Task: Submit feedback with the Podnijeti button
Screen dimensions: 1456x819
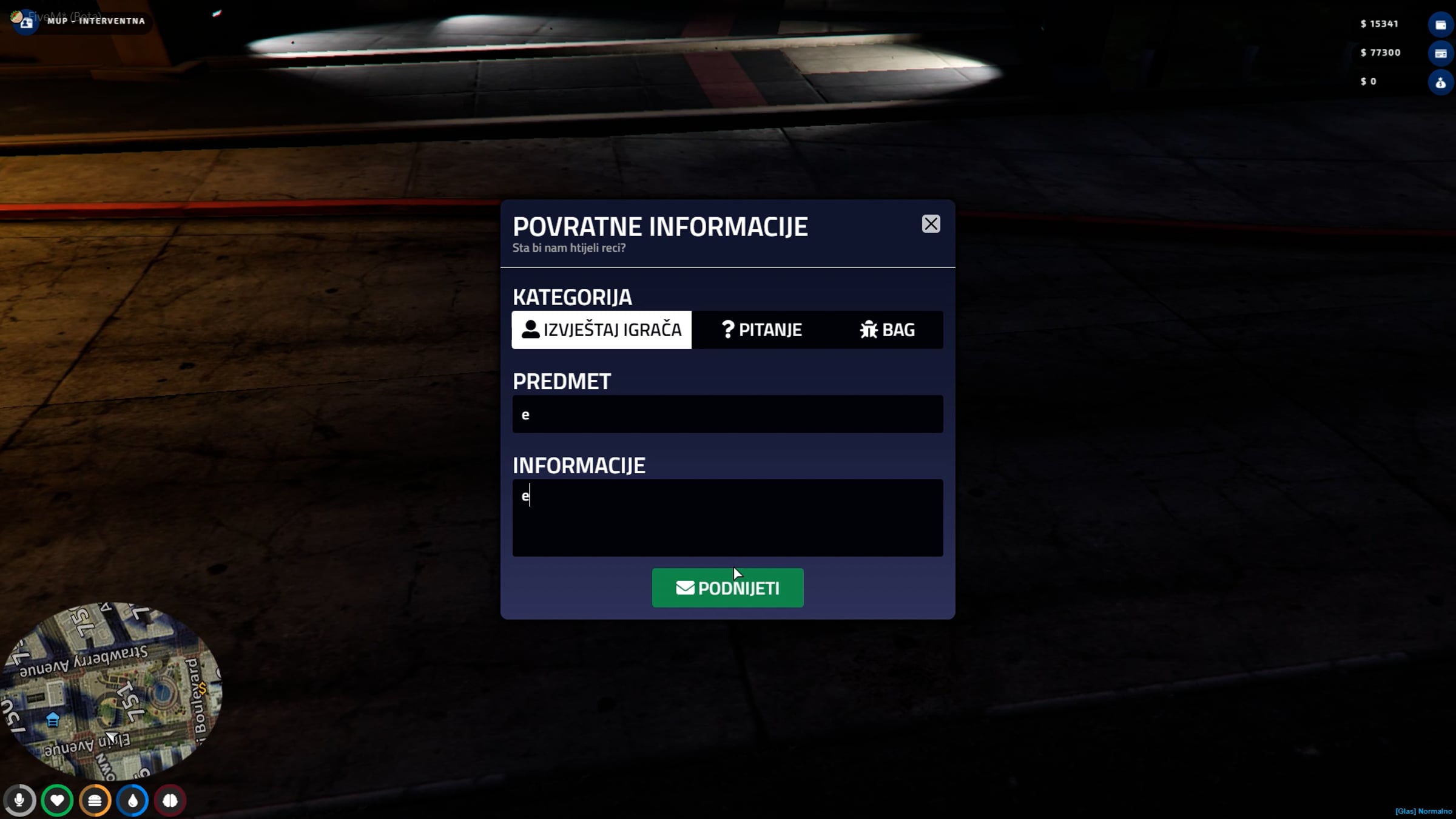Action: [x=727, y=588]
